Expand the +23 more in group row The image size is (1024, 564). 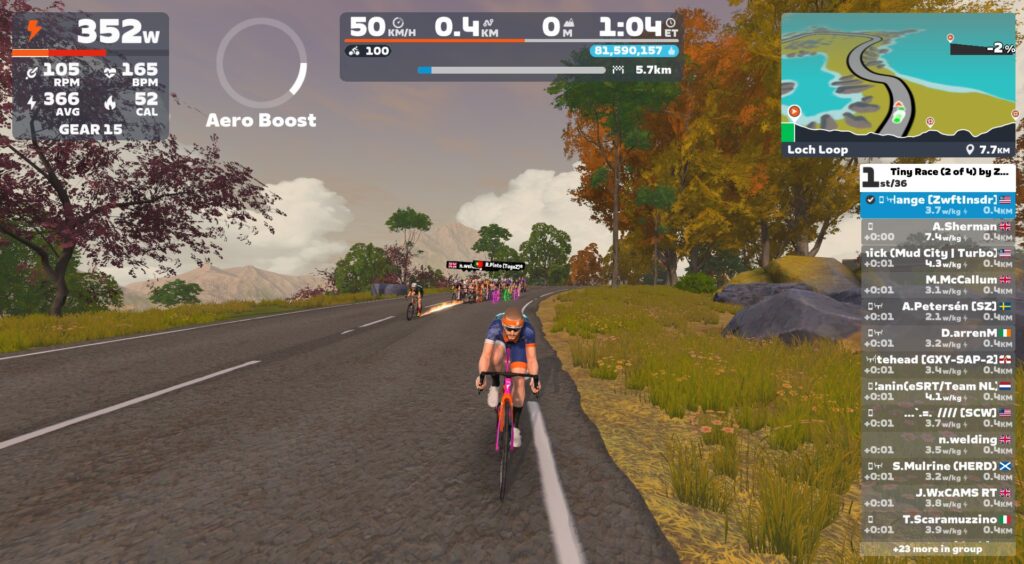click(x=938, y=548)
